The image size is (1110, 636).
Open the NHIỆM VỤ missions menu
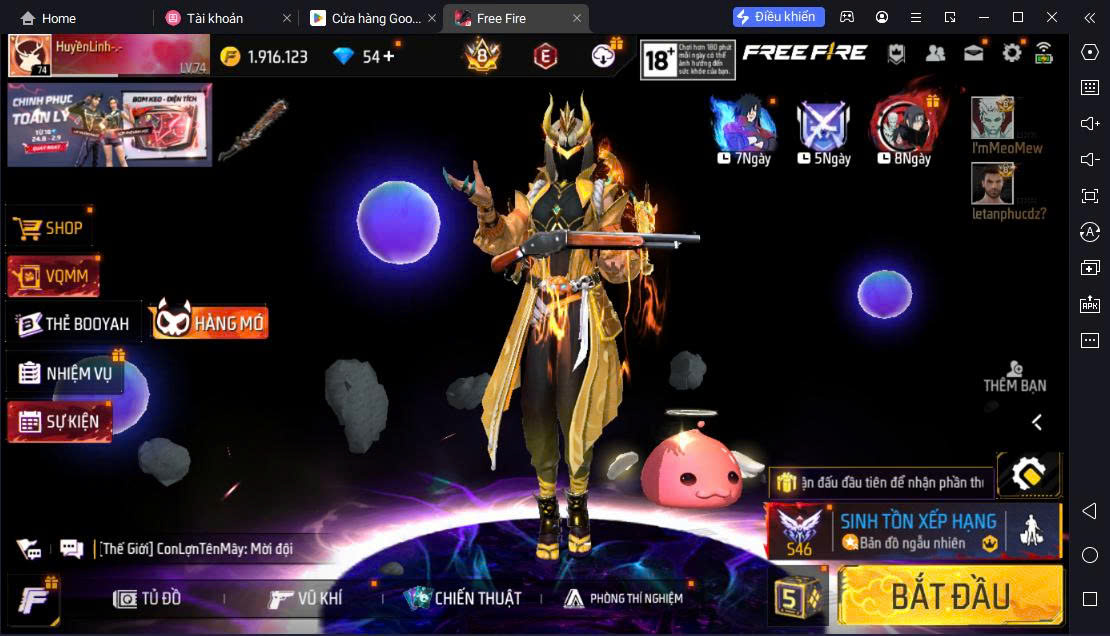coord(66,374)
